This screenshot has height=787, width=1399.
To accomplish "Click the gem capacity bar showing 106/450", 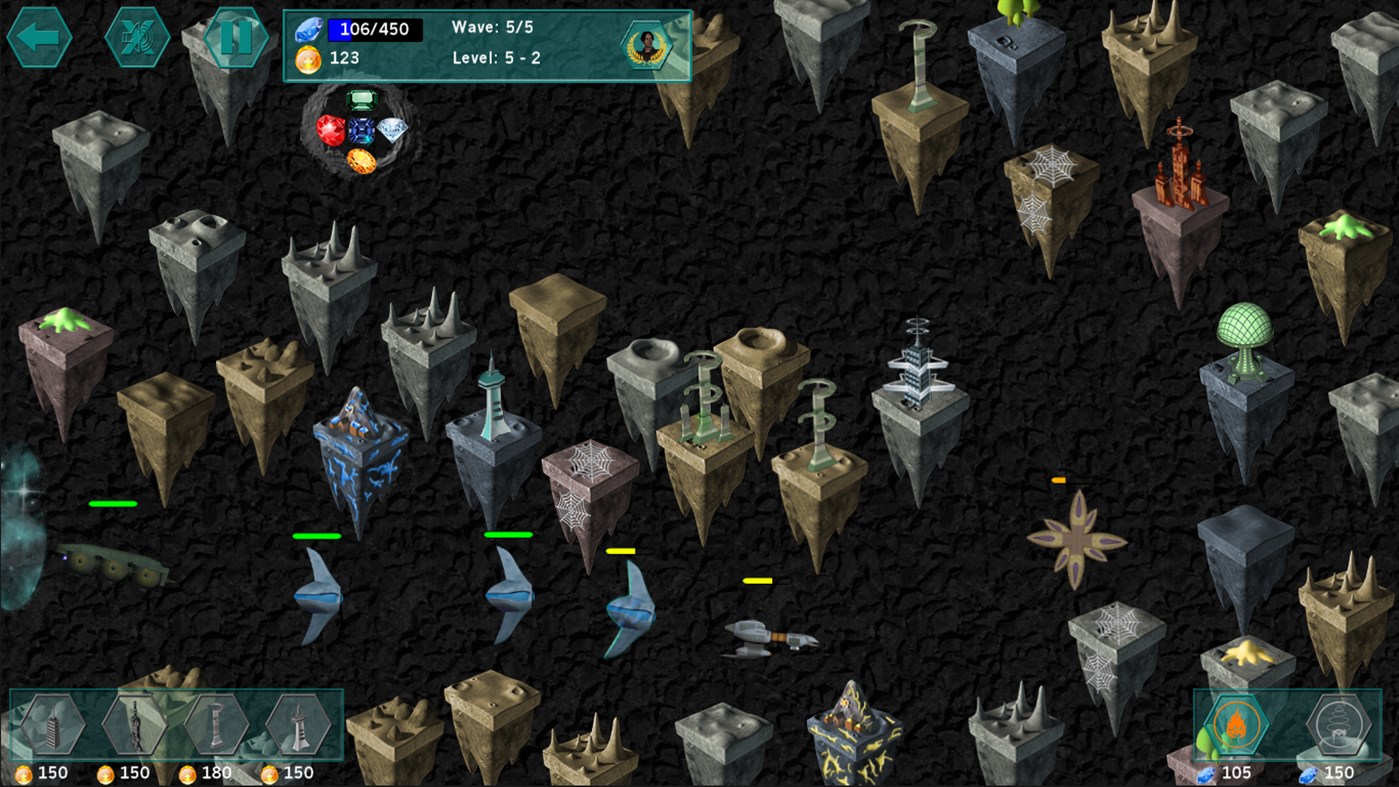I will click(x=376, y=29).
